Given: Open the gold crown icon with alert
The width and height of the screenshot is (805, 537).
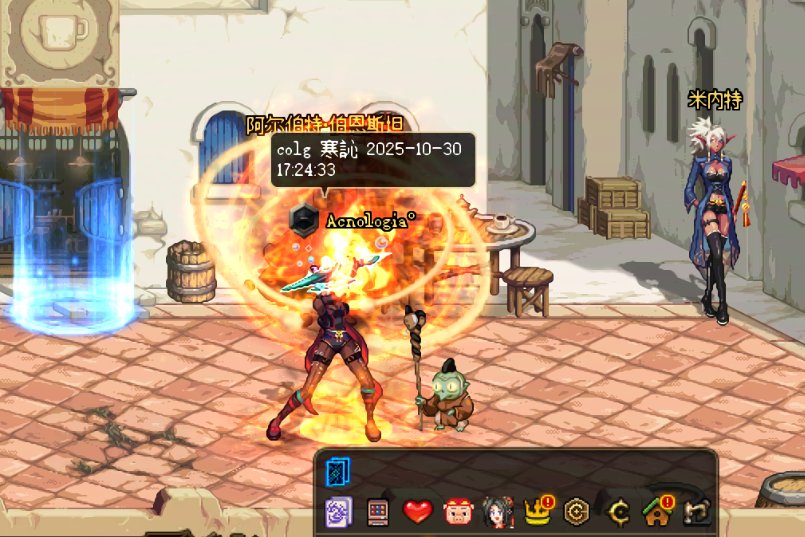Looking at the screenshot, I should (536, 513).
